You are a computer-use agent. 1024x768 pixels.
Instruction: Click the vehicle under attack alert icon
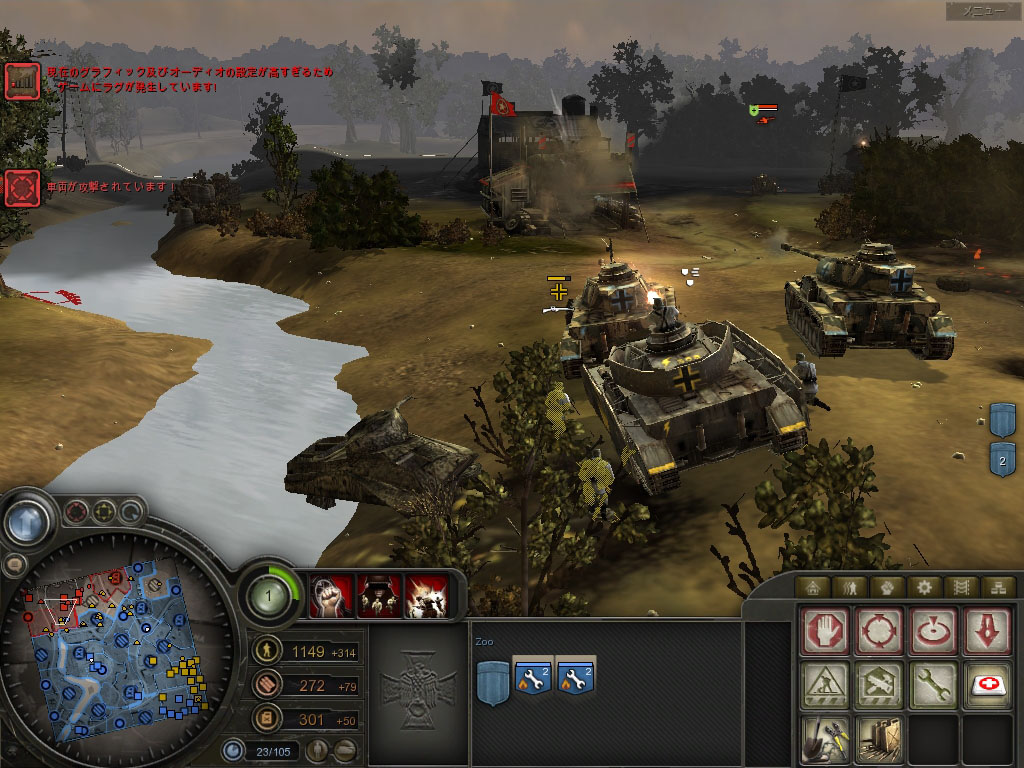click(x=21, y=188)
